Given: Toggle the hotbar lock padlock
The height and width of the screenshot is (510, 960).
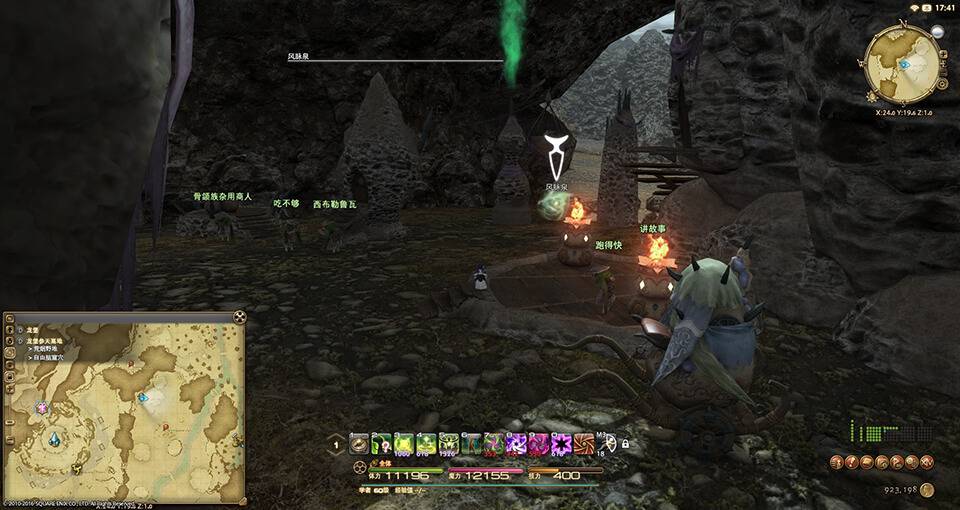Looking at the screenshot, I should (x=625, y=443).
